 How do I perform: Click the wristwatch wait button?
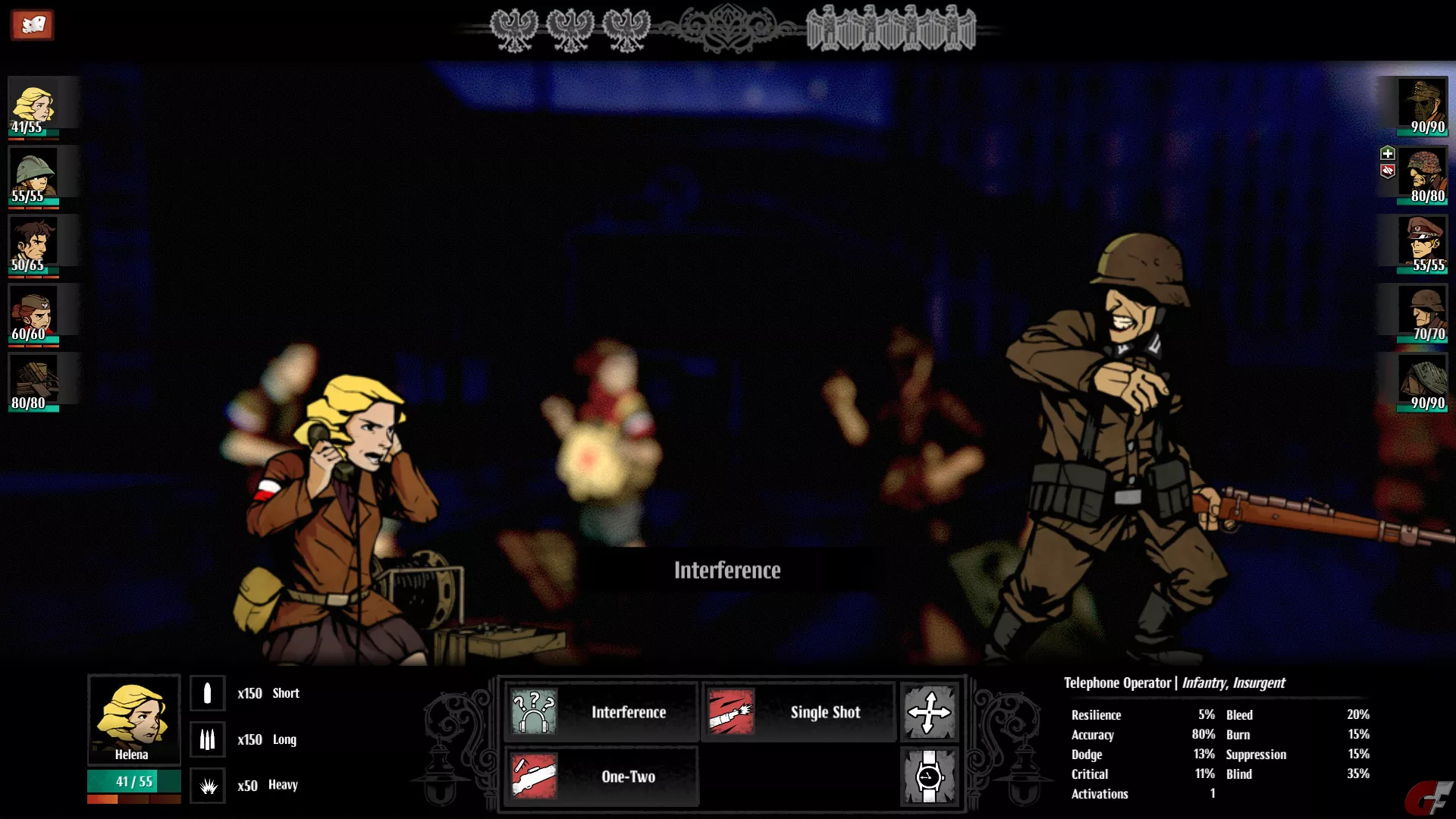pos(929,777)
